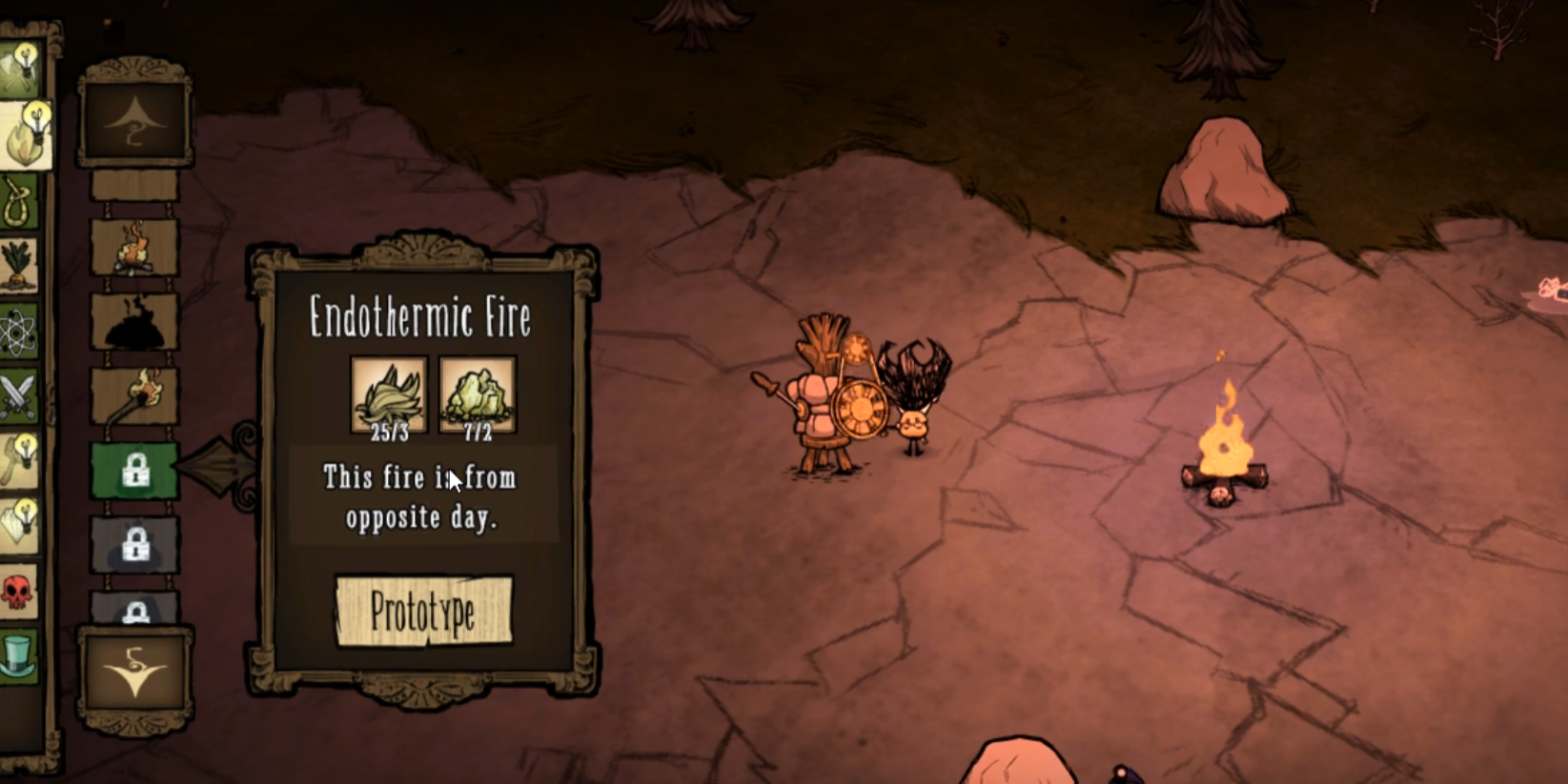1568x784 pixels.
Task: Open the Survival rope-trap tab
Action: click(19, 202)
